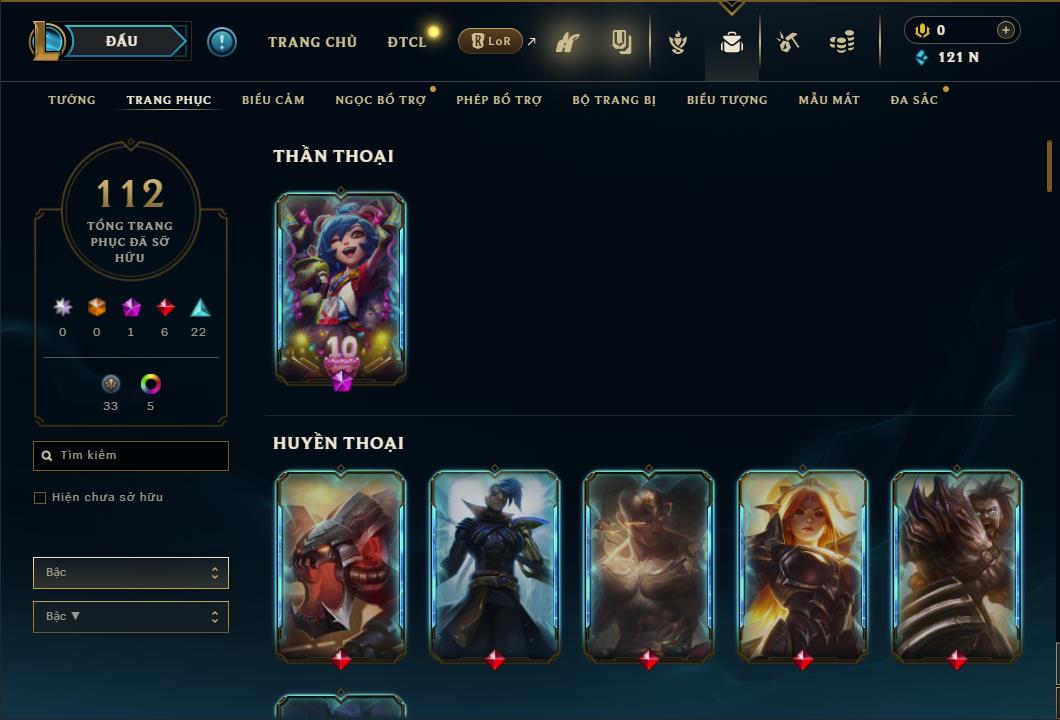
Task: Select the Thần Thoại blue-haired skin card
Action: coord(341,287)
